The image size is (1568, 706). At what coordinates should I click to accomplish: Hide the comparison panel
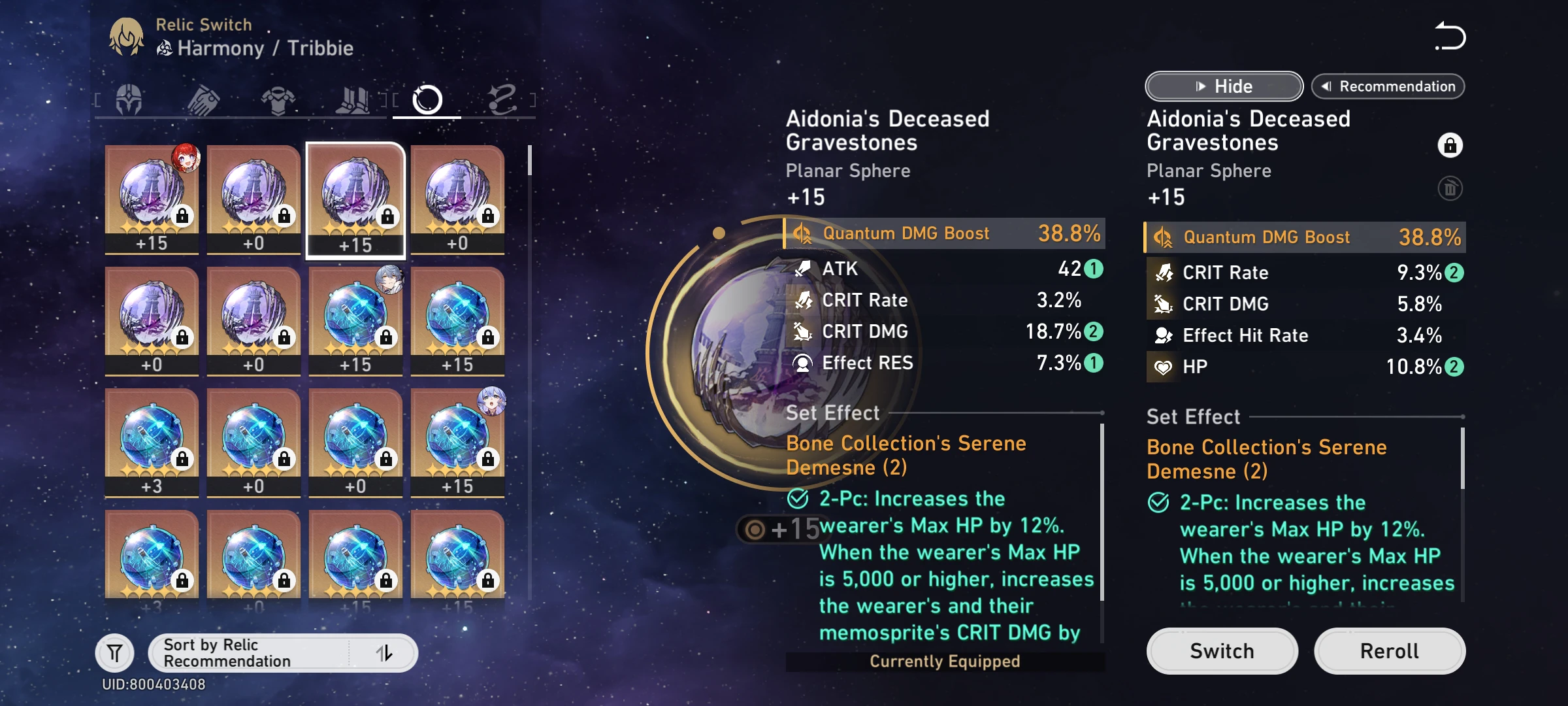click(x=1223, y=86)
